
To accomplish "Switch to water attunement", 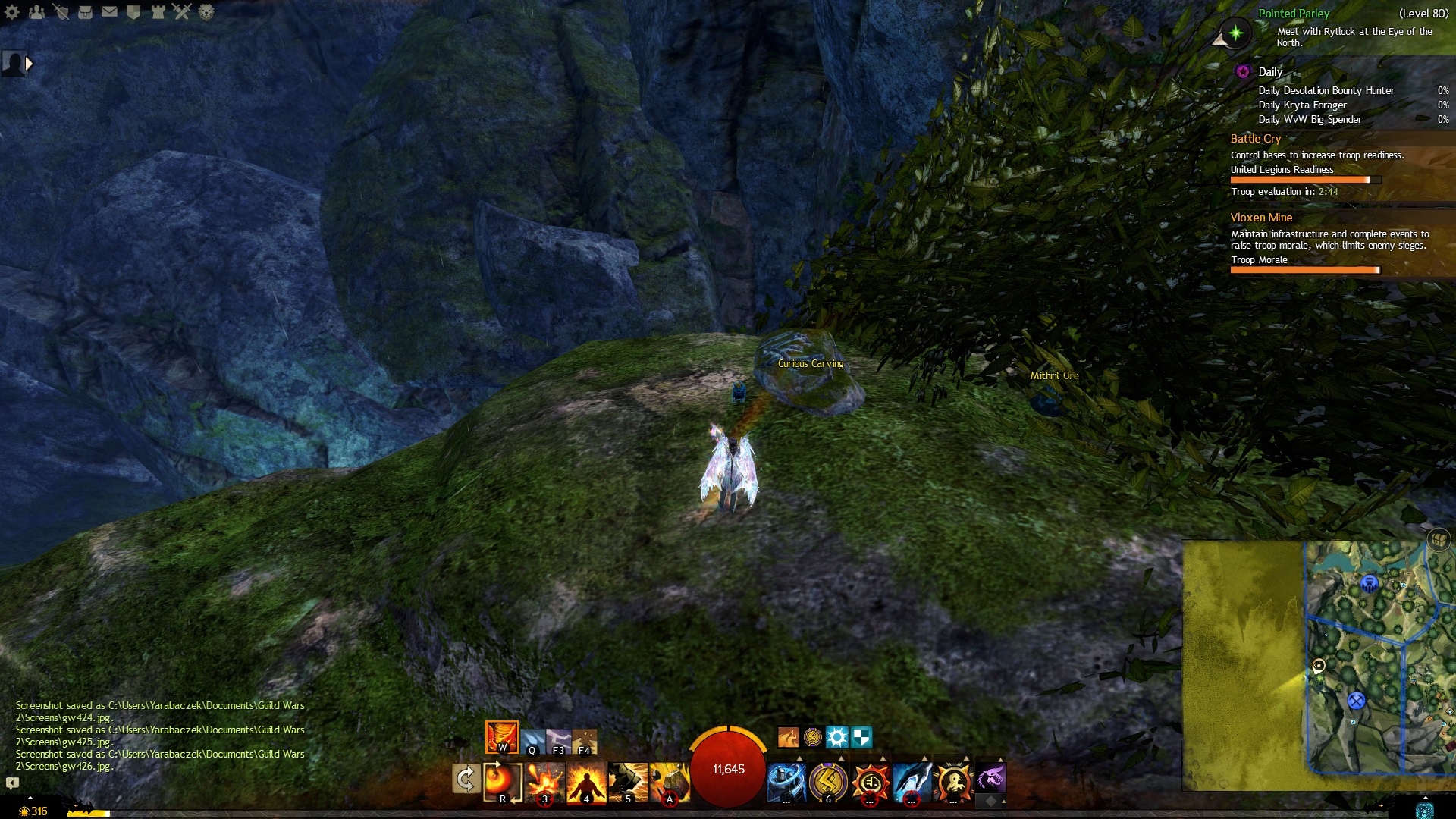I will (x=532, y=741).
